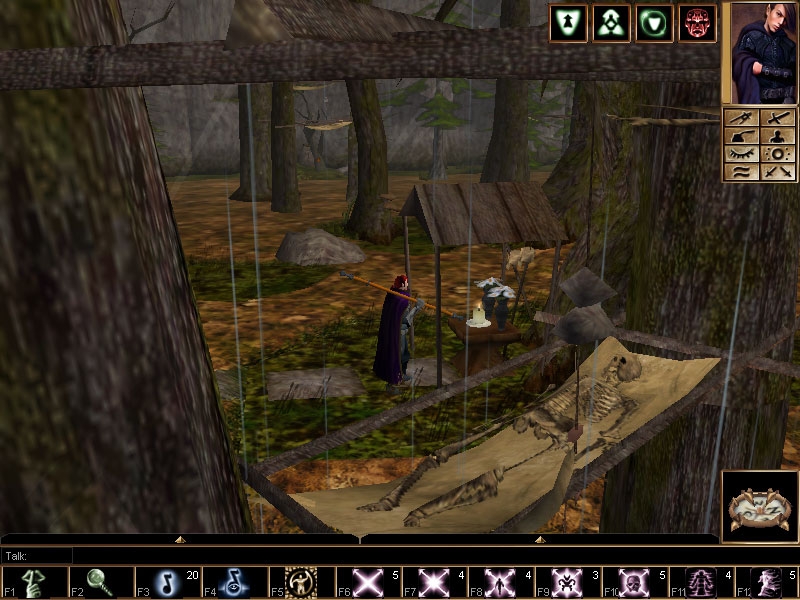Select the single sword panel button
Image resolution: width=800 pixels, height=600 pixels.
(x=777, y=118)
